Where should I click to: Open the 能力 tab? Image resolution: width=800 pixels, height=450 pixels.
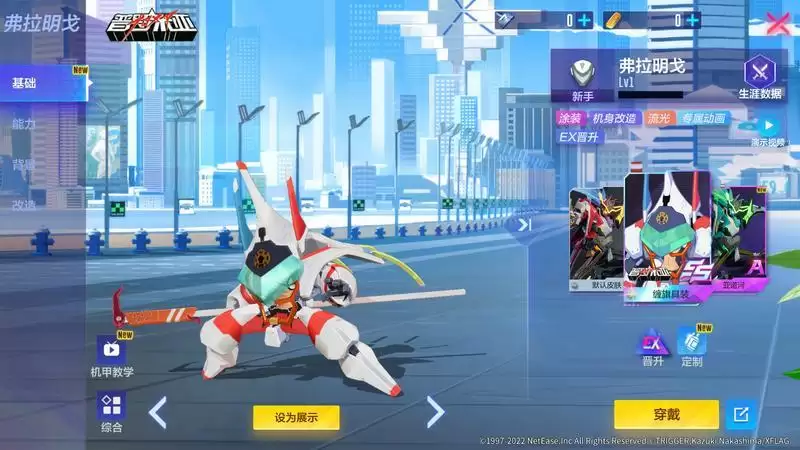click(24, 124)
